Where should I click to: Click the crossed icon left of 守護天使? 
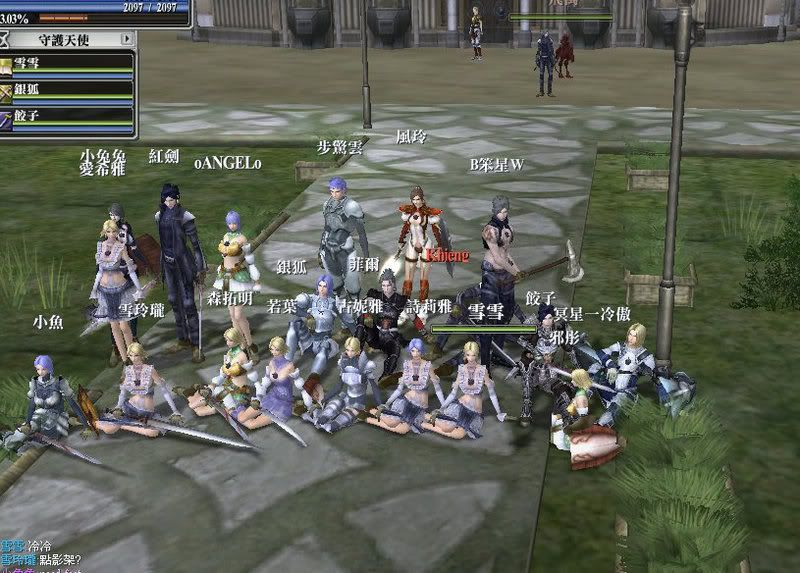tap(7, 39)
